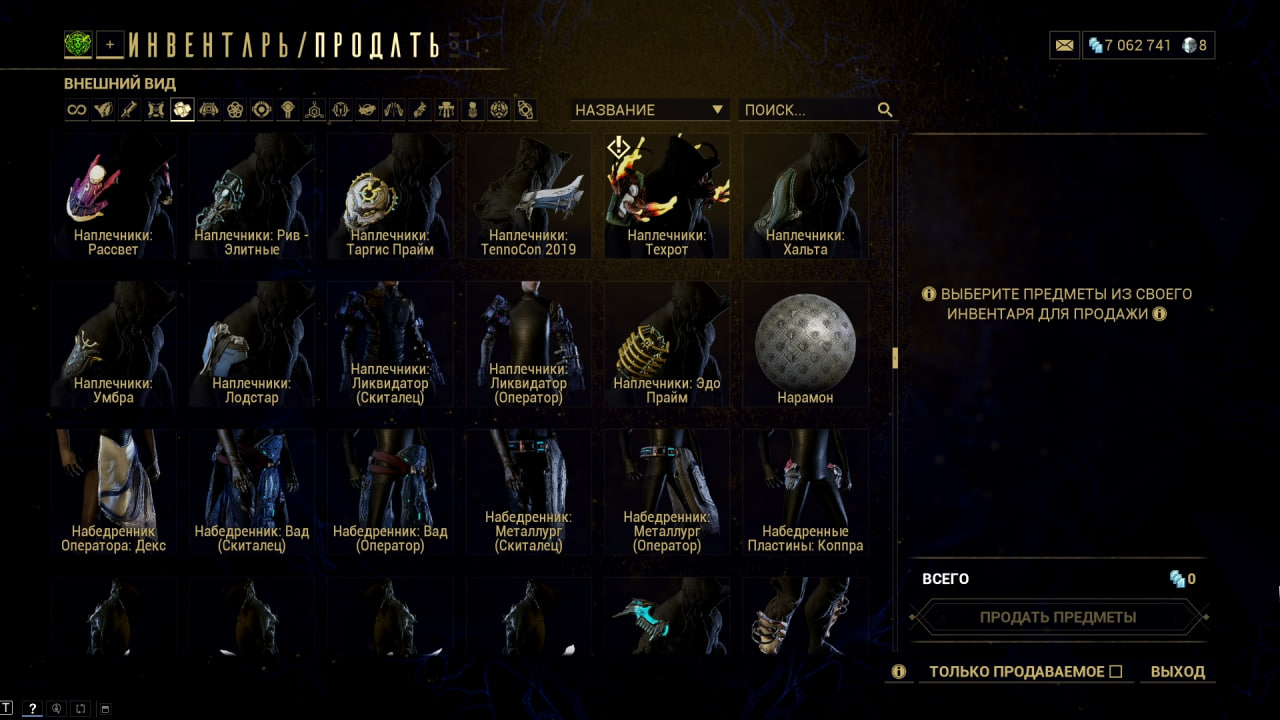Open the question mark help button
The image size is (1280, 720).
32,708
